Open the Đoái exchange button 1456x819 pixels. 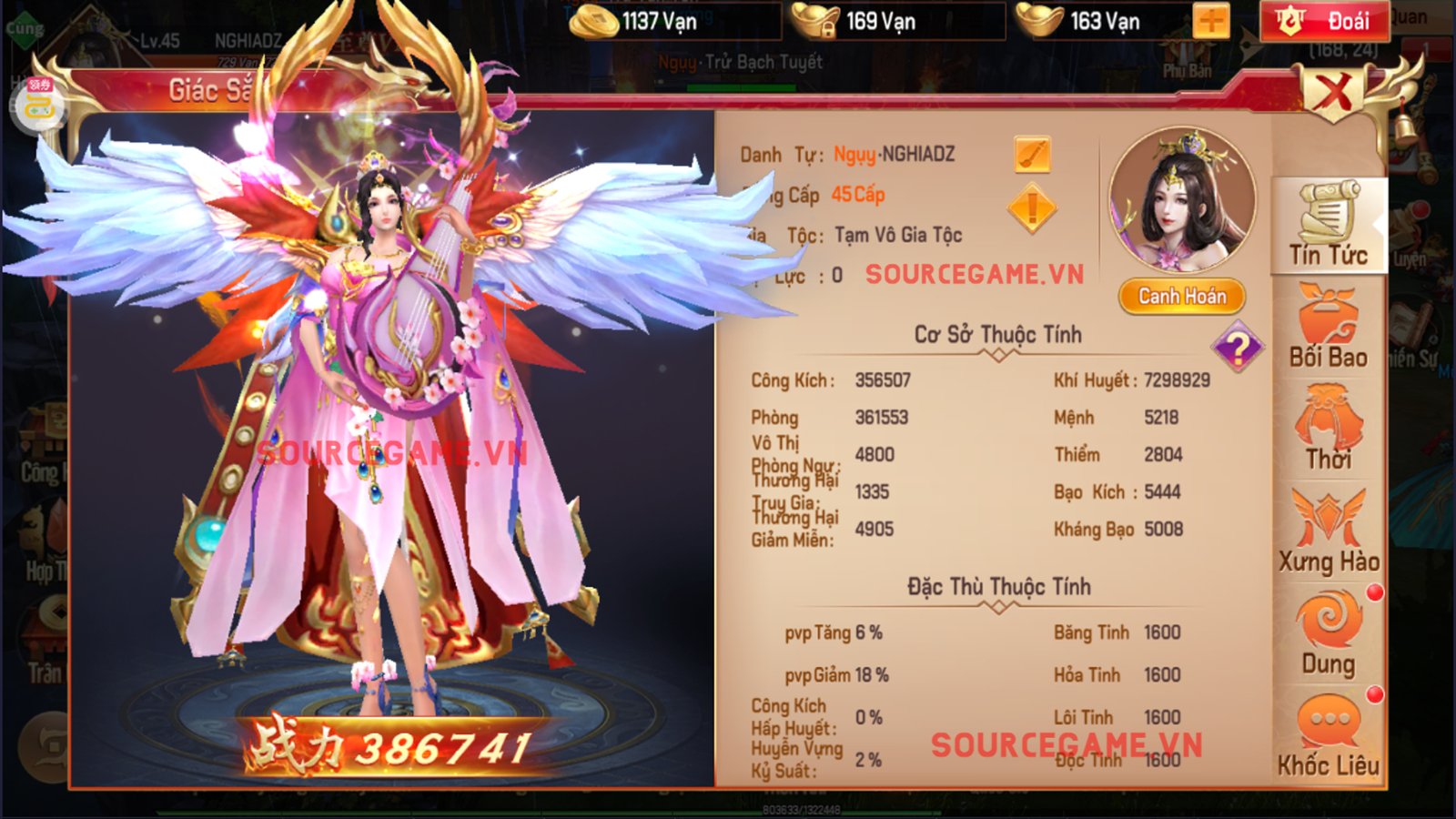pos(1324,21)
